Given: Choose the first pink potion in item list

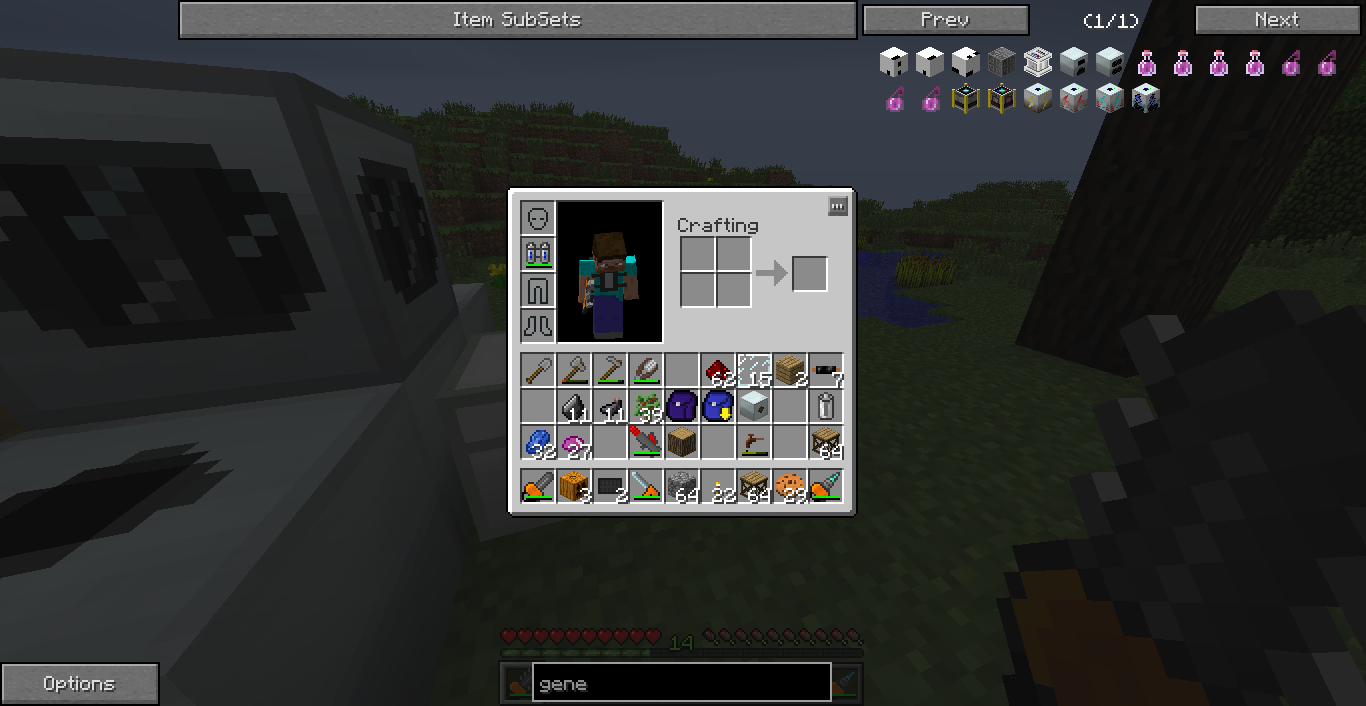Looking at the screenshot, I should [x=1147, y=63].
